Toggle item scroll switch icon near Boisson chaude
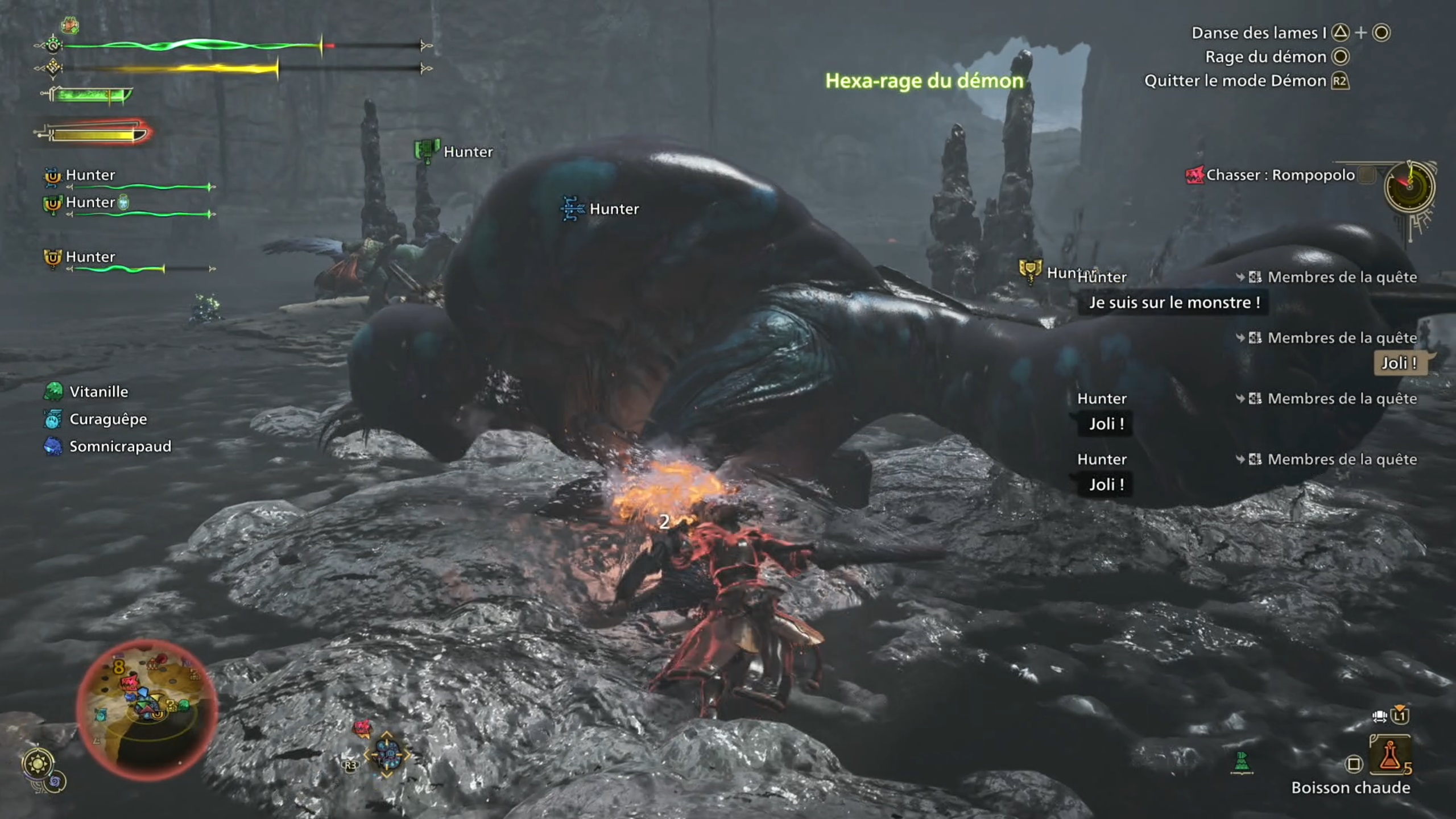The image size is (1456, 819). pyautogui.click(x=1380, y=717)
